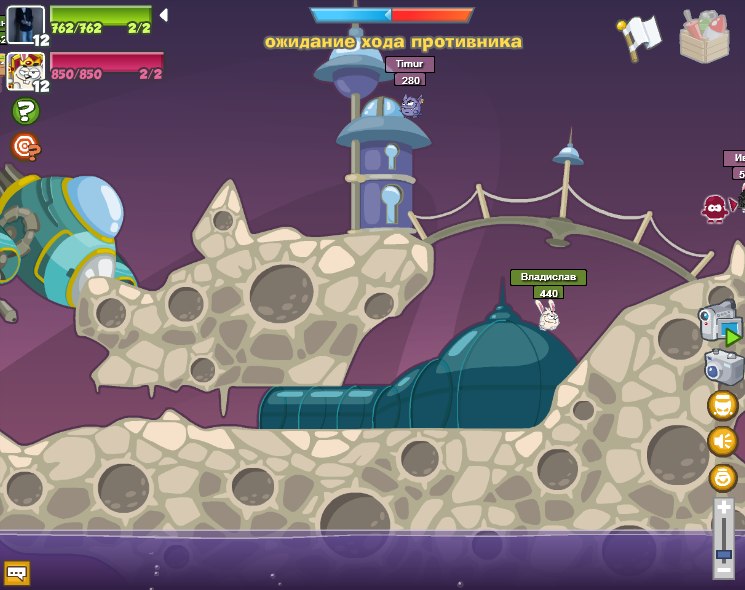
Task: Open the orange target hint icon
Action: pyautogui.click(x=25, y=148)
